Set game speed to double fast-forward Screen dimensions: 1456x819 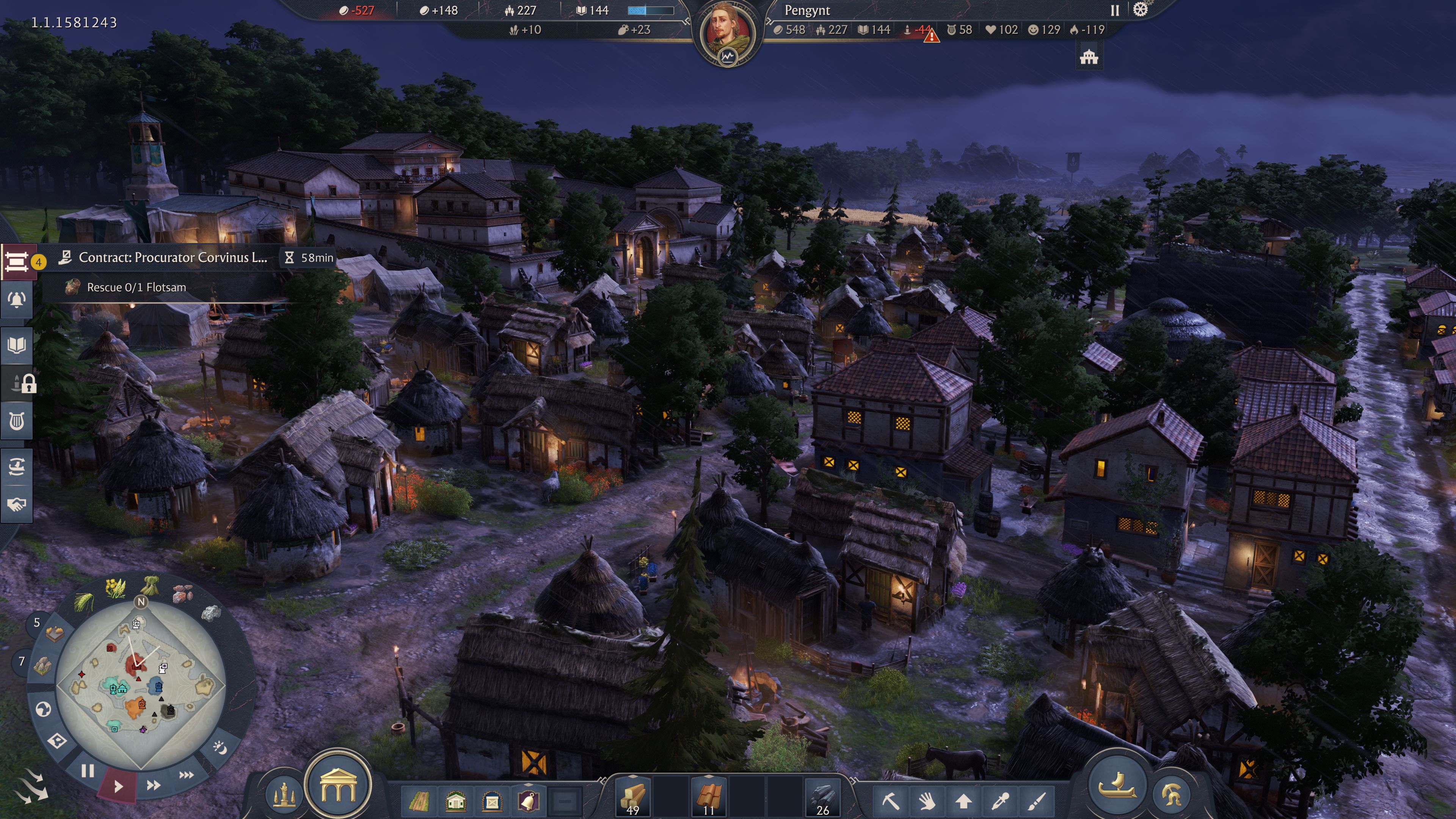coord(153,785)
